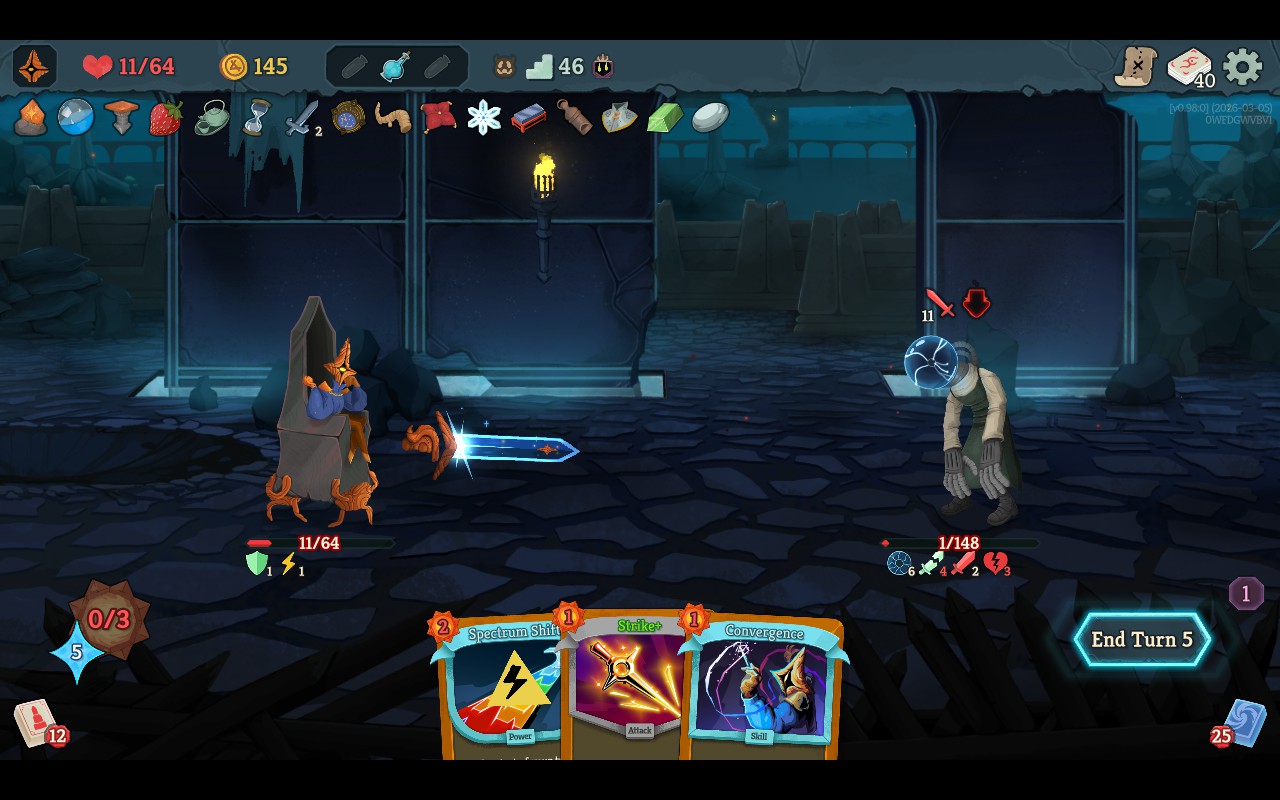Inspect the teapot relic
Image resolution: width=1280 pixels, height=800 pixels.
pos(211,118)
